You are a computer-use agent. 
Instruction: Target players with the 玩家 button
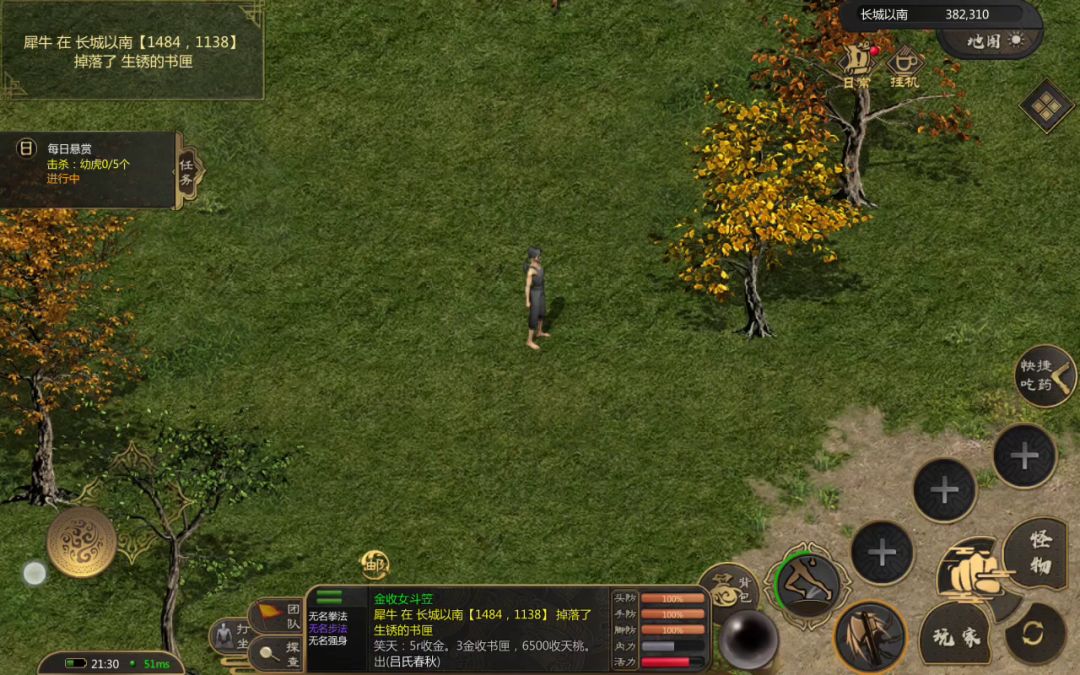[x=955, y=635]
